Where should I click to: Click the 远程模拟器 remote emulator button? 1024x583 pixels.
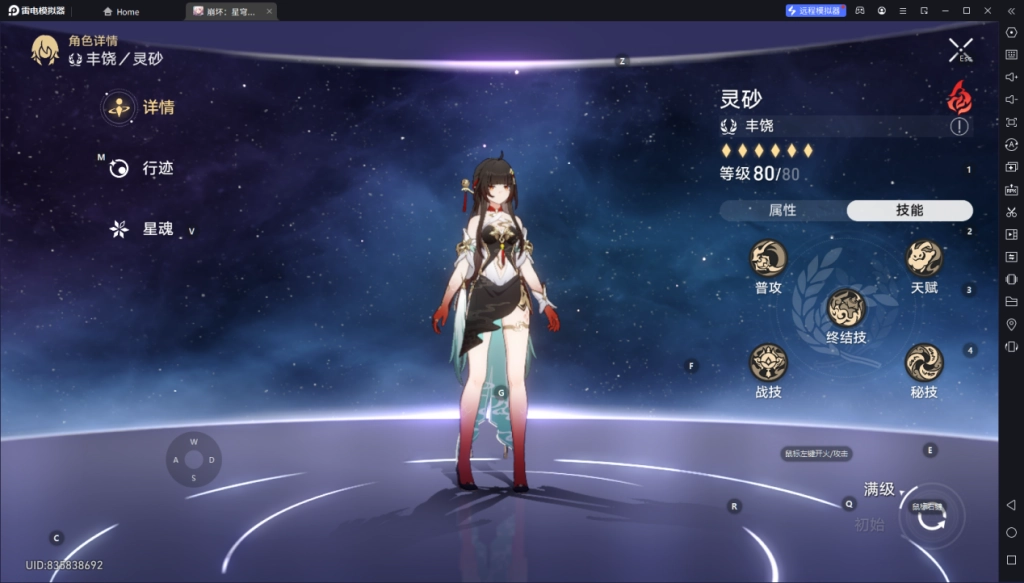coord(814,11)
